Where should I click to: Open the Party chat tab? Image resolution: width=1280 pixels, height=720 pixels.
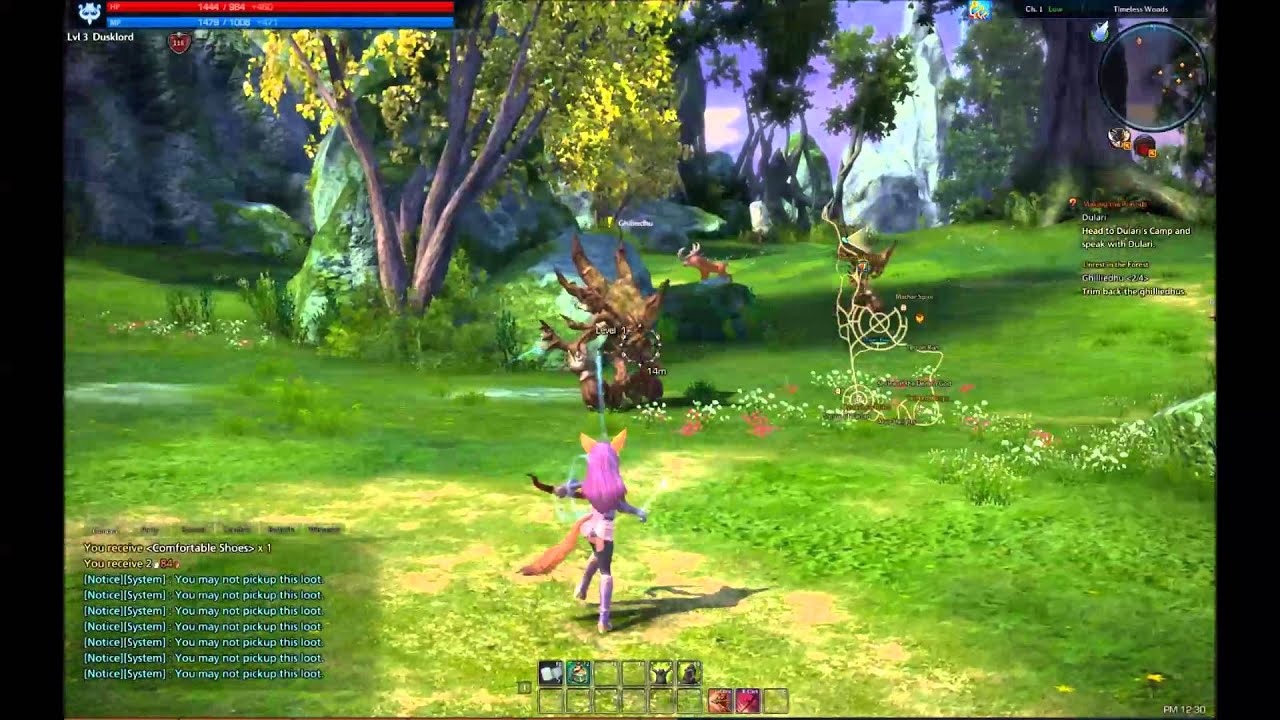pyautogui.click(x=150, y=530)
